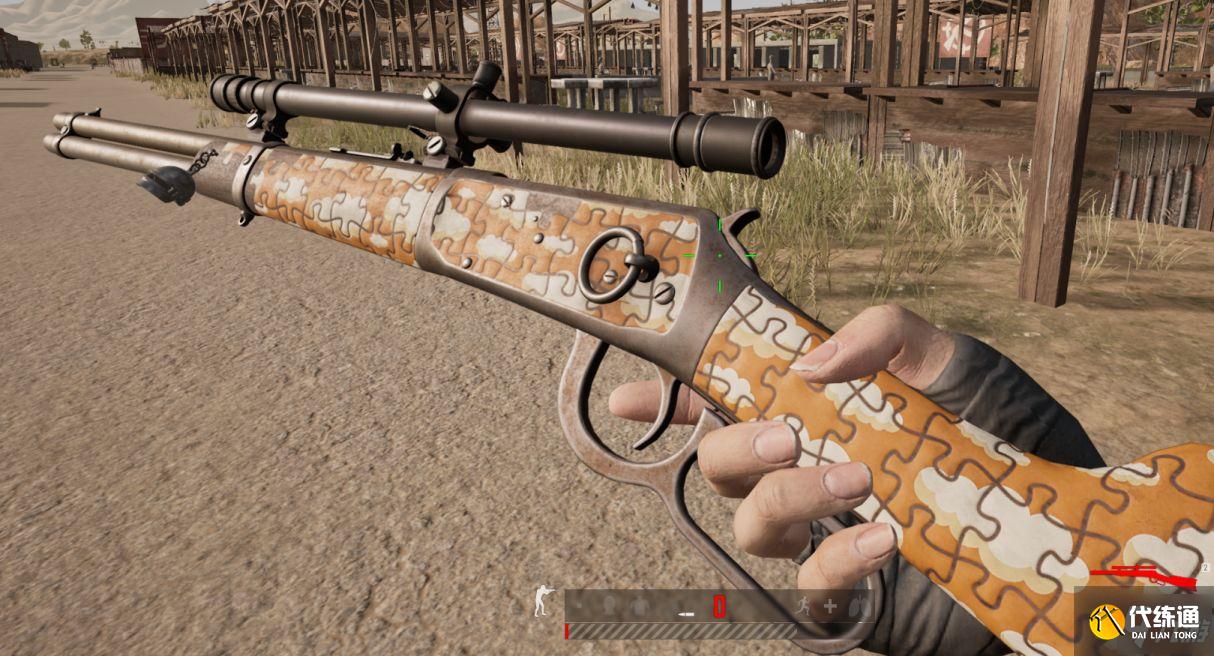The height and width of the screenshot is (656, 1214).
Task: Click the plus-shaped healing status icon
Action: (x=829, y=605)
